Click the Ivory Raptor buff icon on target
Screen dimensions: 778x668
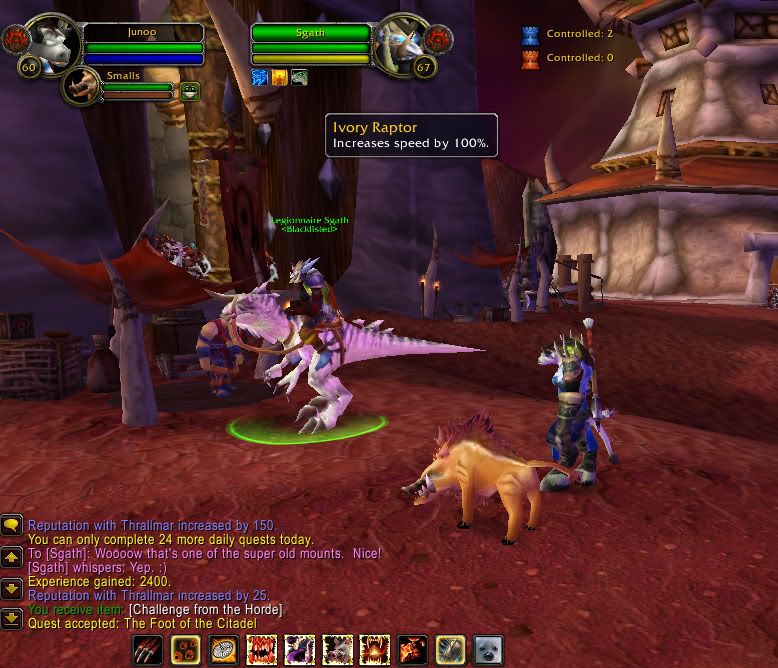tap(299, 77)
